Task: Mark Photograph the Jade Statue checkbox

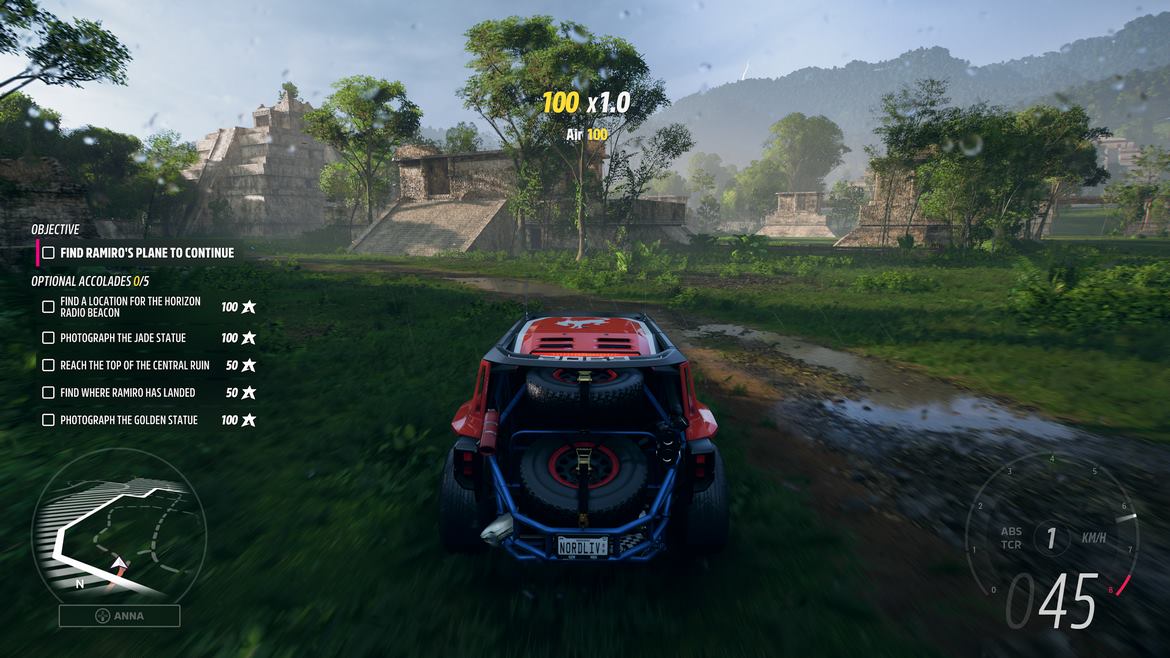Action: pos(48,338)
